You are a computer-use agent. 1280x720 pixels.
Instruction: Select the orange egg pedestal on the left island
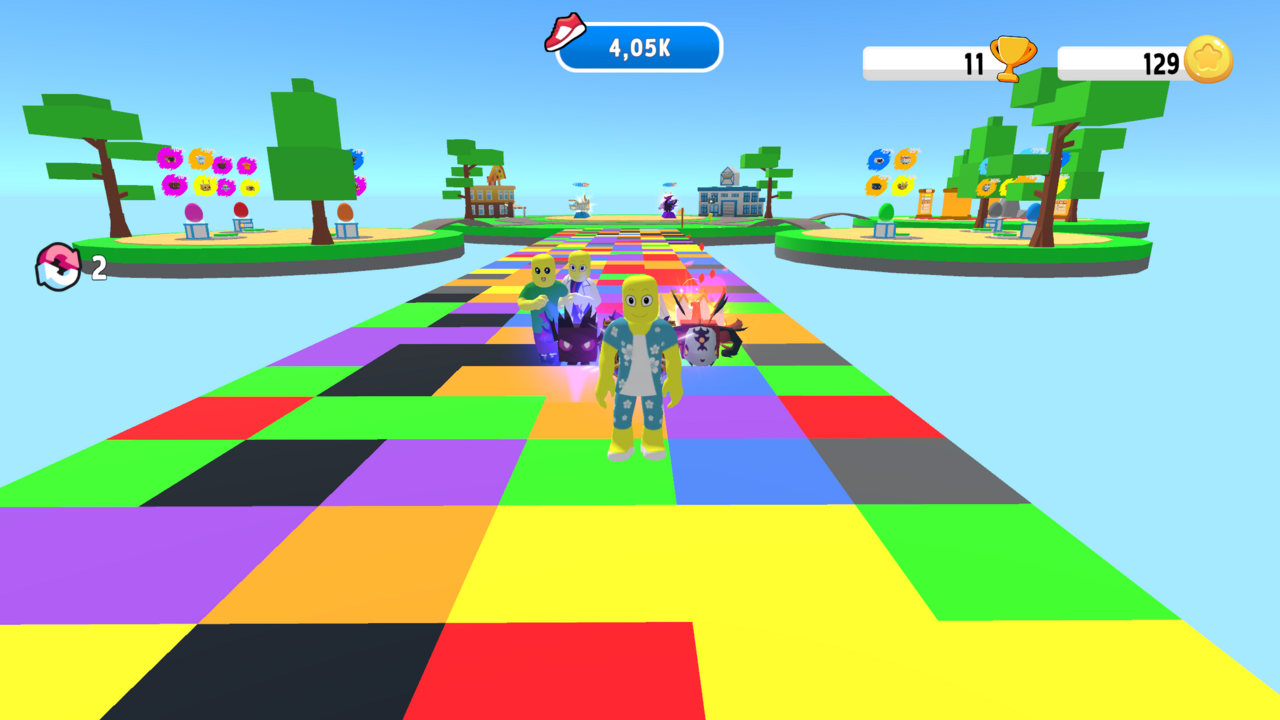tap(346, 215)
